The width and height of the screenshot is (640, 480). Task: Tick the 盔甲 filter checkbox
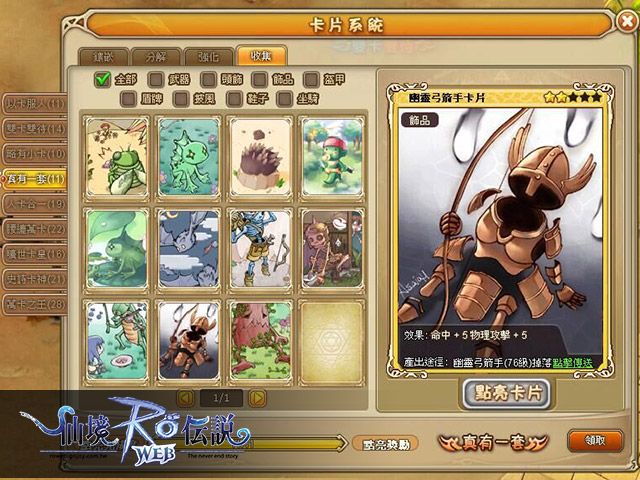coord(312,79)
